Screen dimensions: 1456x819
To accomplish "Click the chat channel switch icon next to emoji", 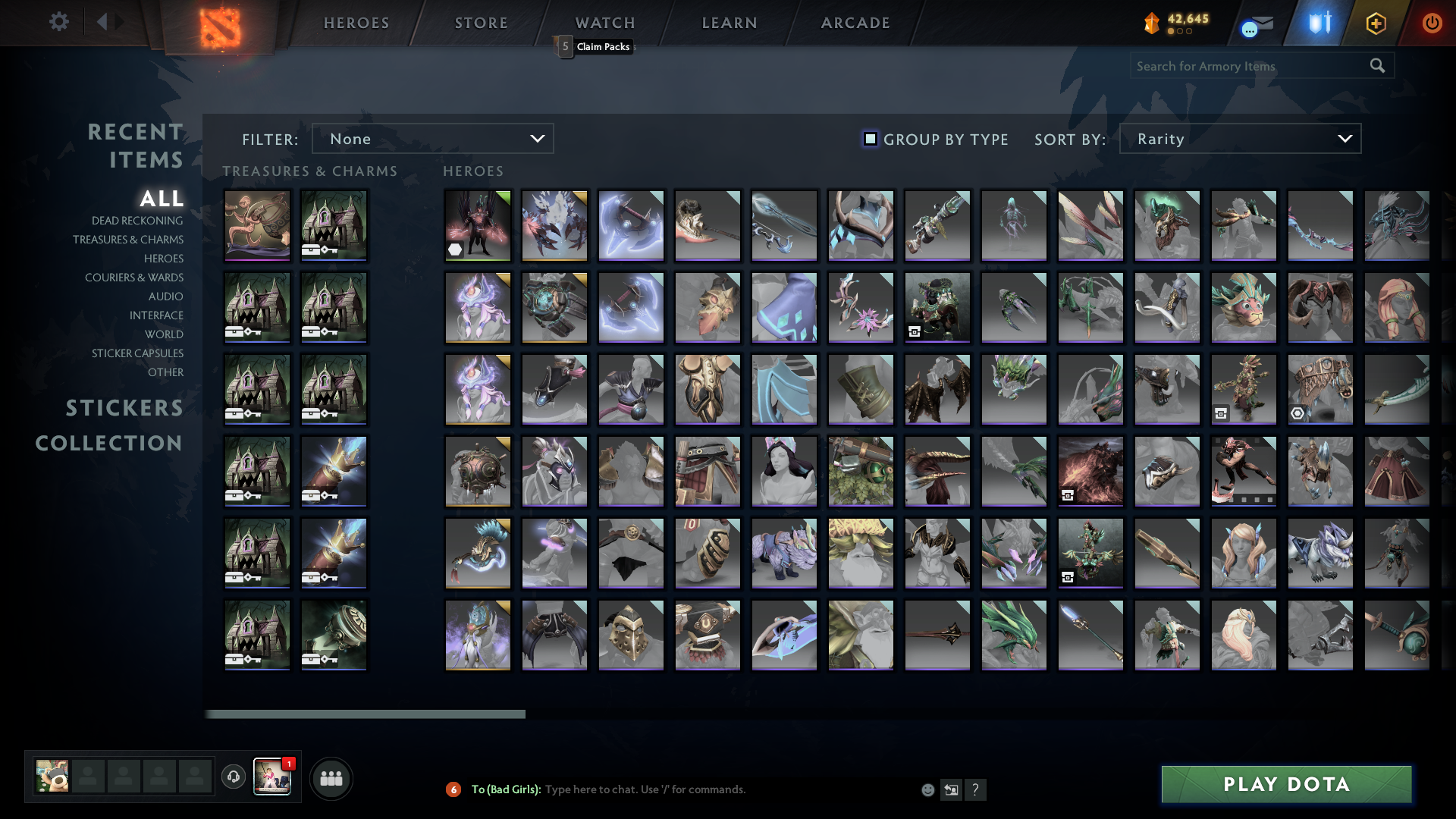I will click(x=952, y=789).
